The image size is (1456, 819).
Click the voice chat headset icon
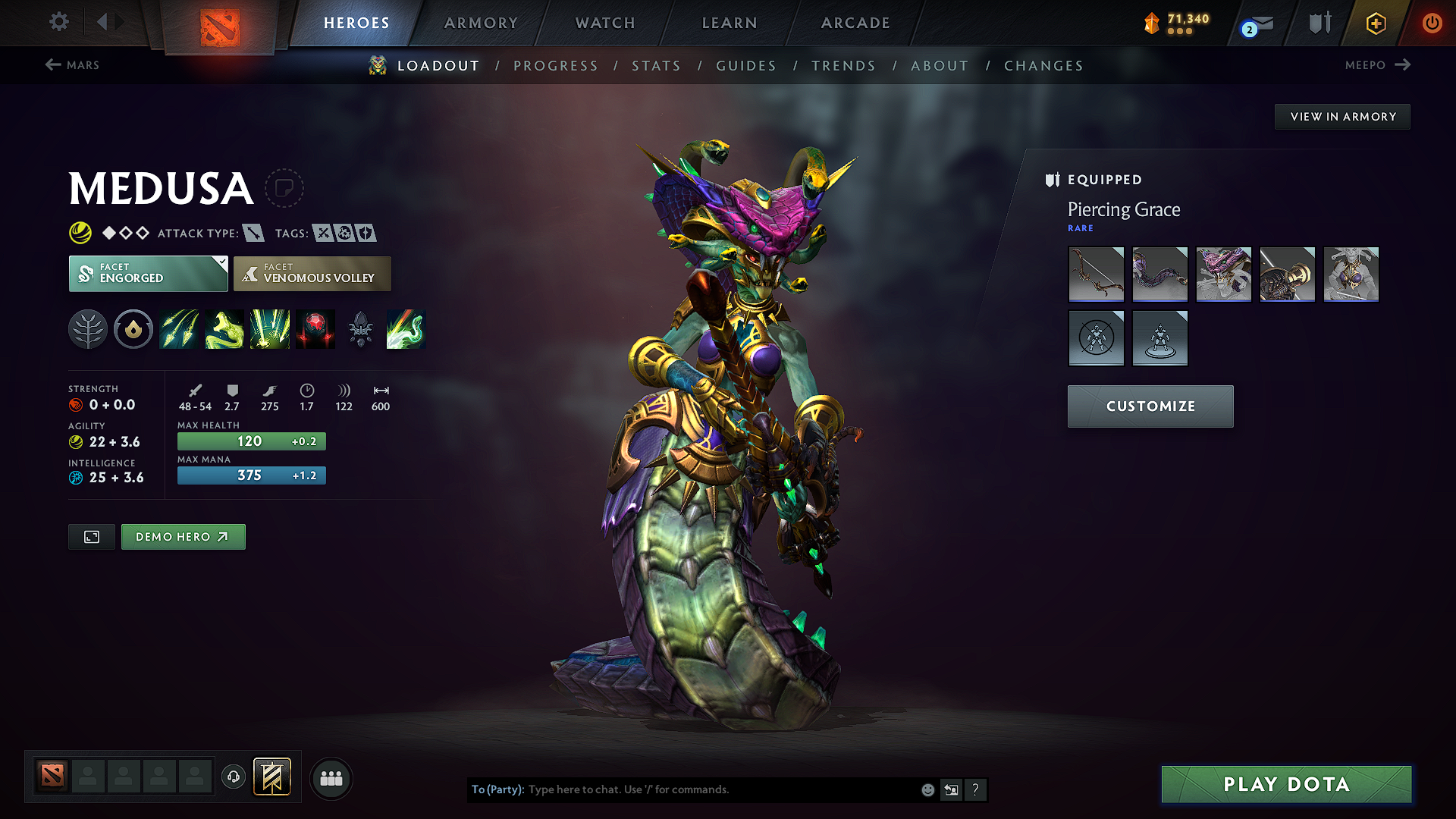click(x=234, y=778)
